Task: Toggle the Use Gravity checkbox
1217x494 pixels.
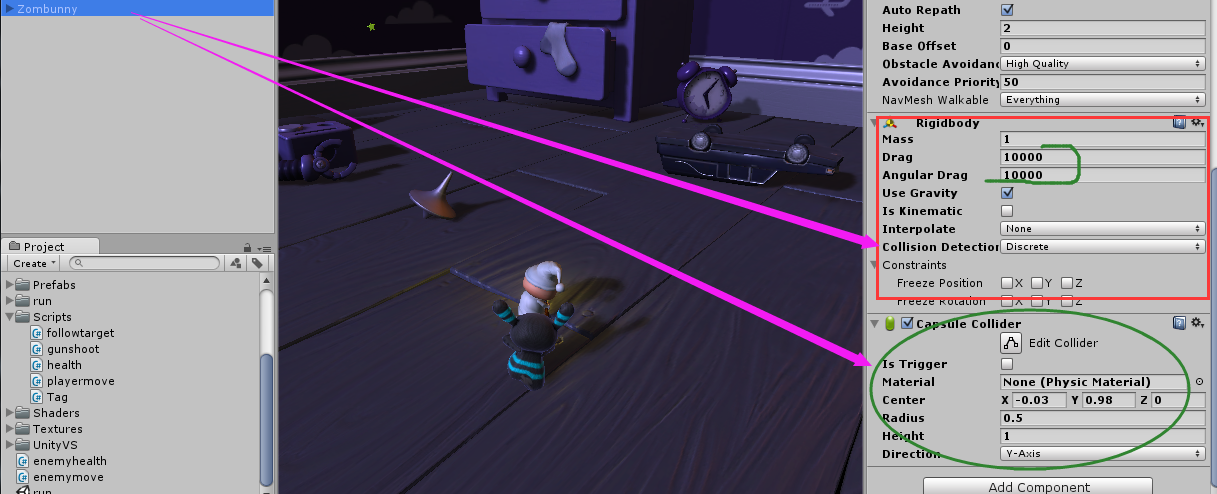Action: click(1007, 193)
